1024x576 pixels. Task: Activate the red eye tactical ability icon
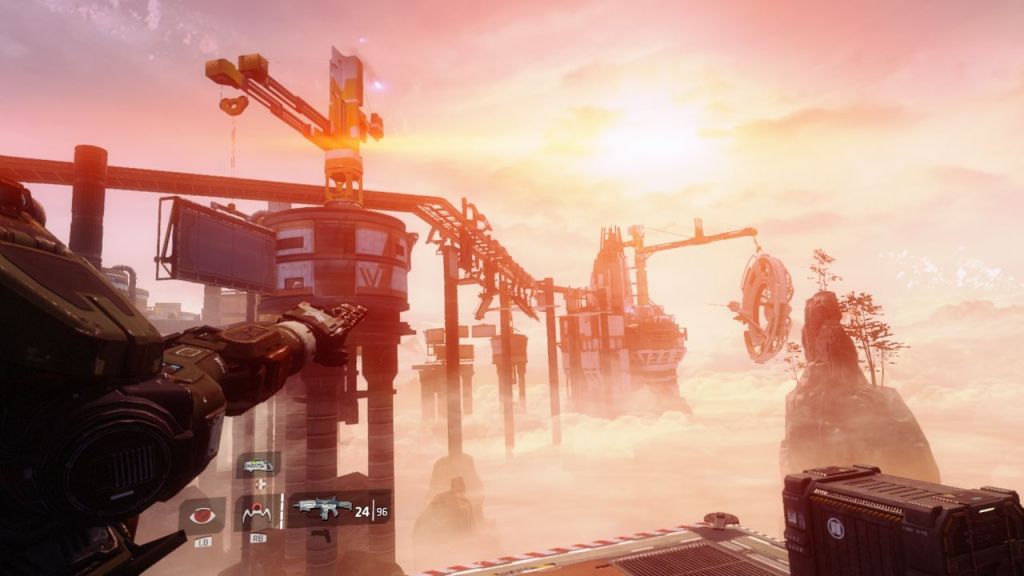coord(201,515)
